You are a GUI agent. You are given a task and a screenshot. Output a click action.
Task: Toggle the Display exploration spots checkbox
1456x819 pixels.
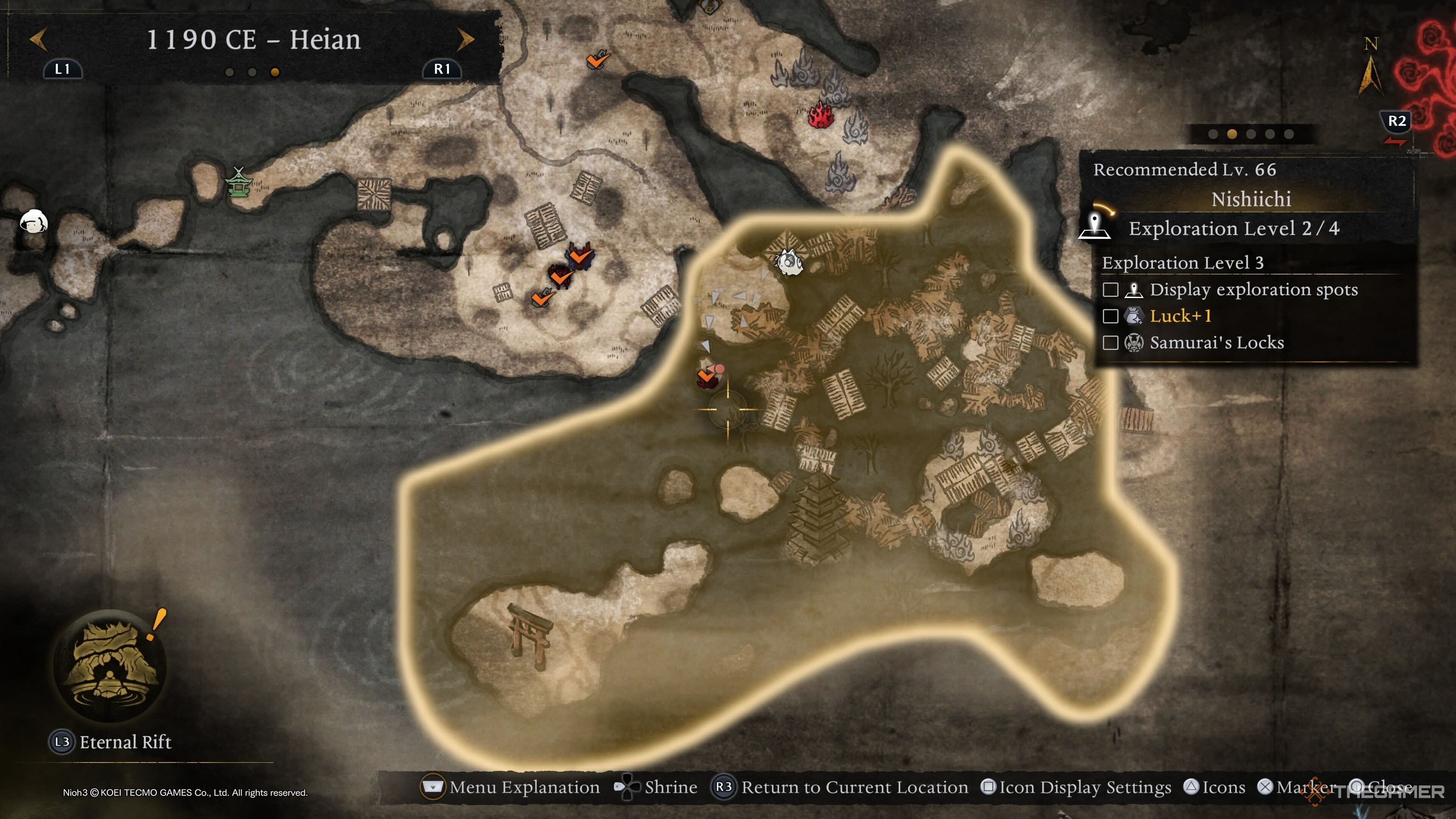1110,290
